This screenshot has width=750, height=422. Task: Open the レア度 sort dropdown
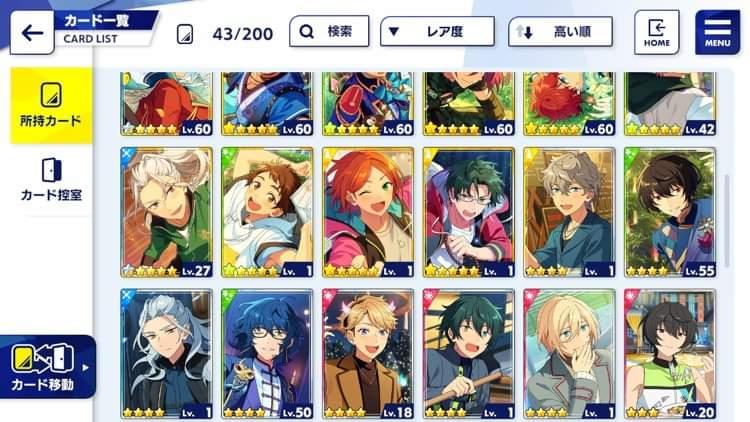click(436, 32)
